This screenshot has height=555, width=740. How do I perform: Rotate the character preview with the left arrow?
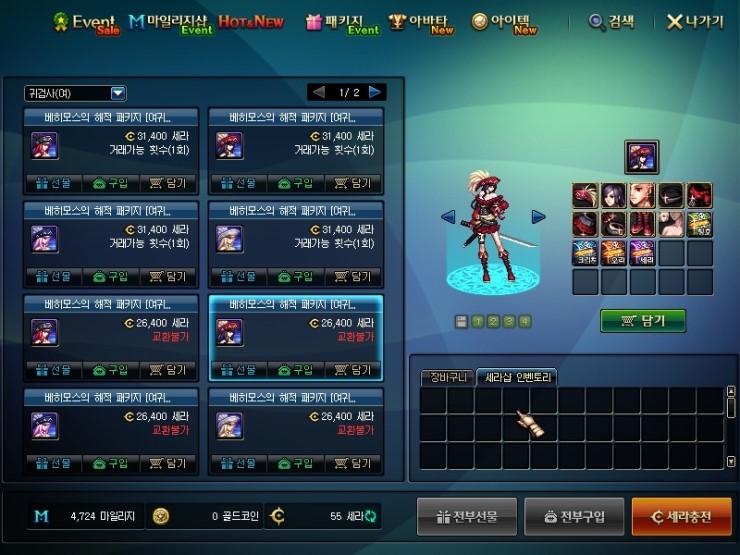click(448, 216)
